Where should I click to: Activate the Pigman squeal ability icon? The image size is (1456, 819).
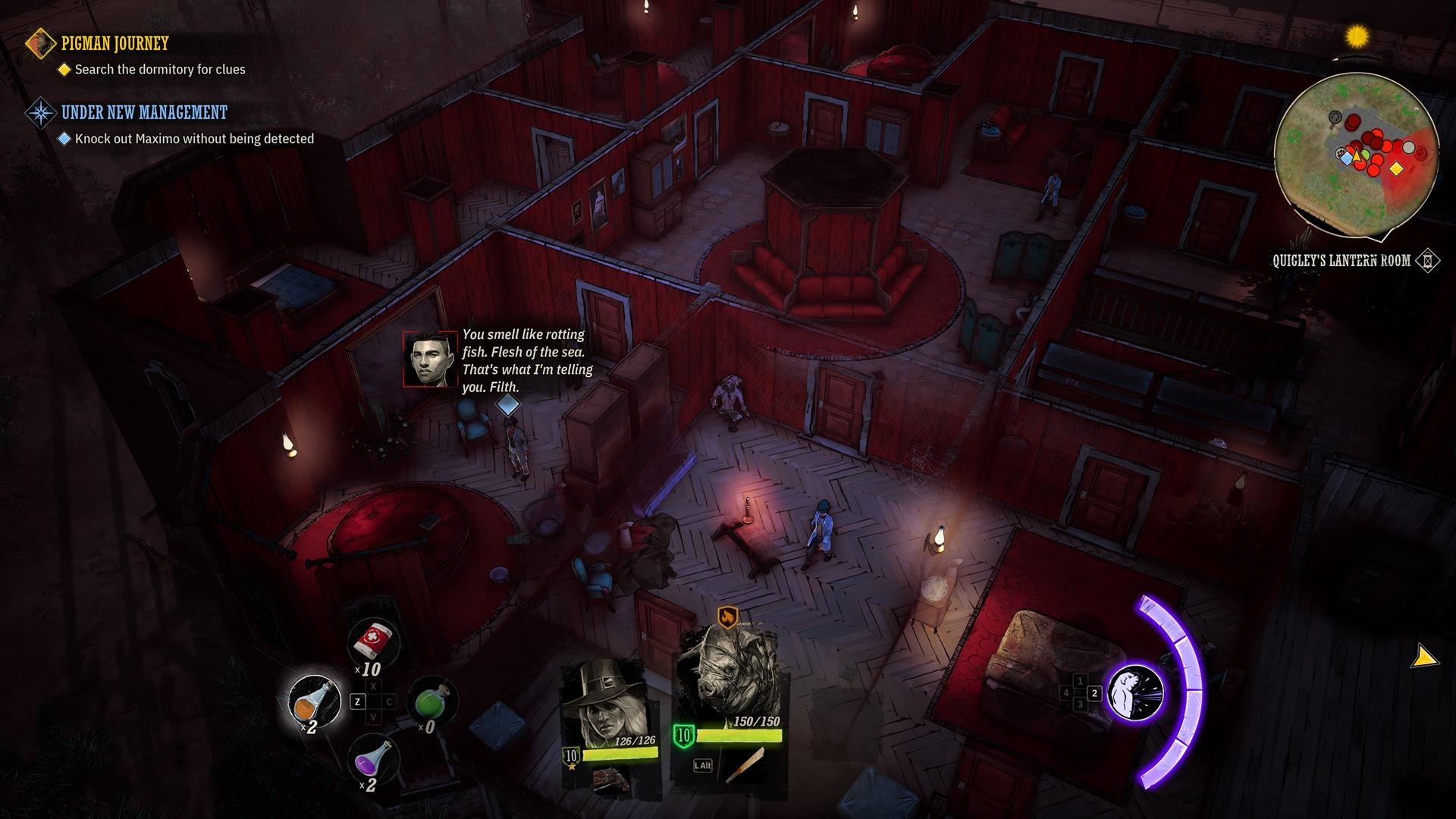[x=1135, y=692]
